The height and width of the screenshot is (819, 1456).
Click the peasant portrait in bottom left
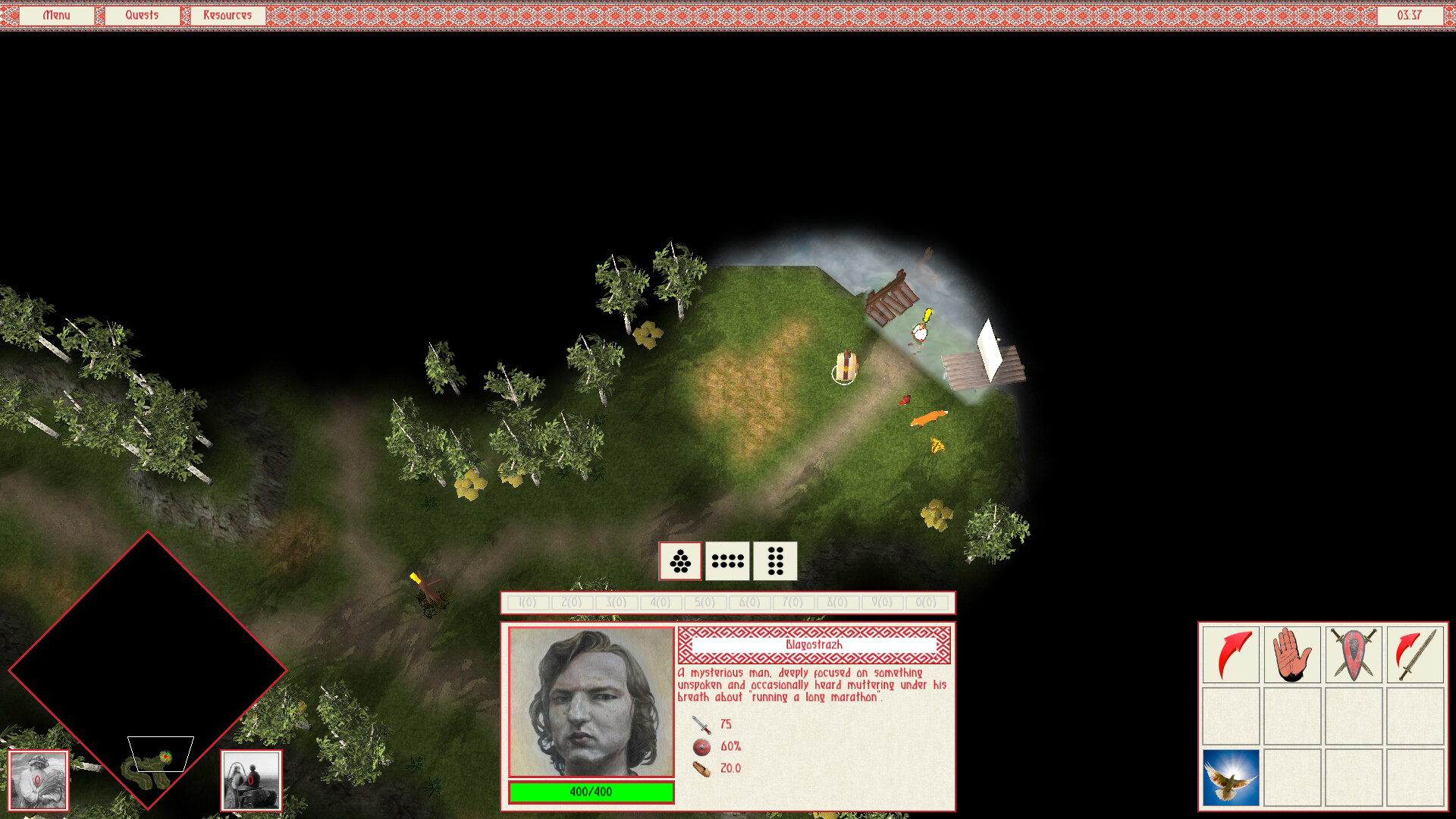[38, 781]
